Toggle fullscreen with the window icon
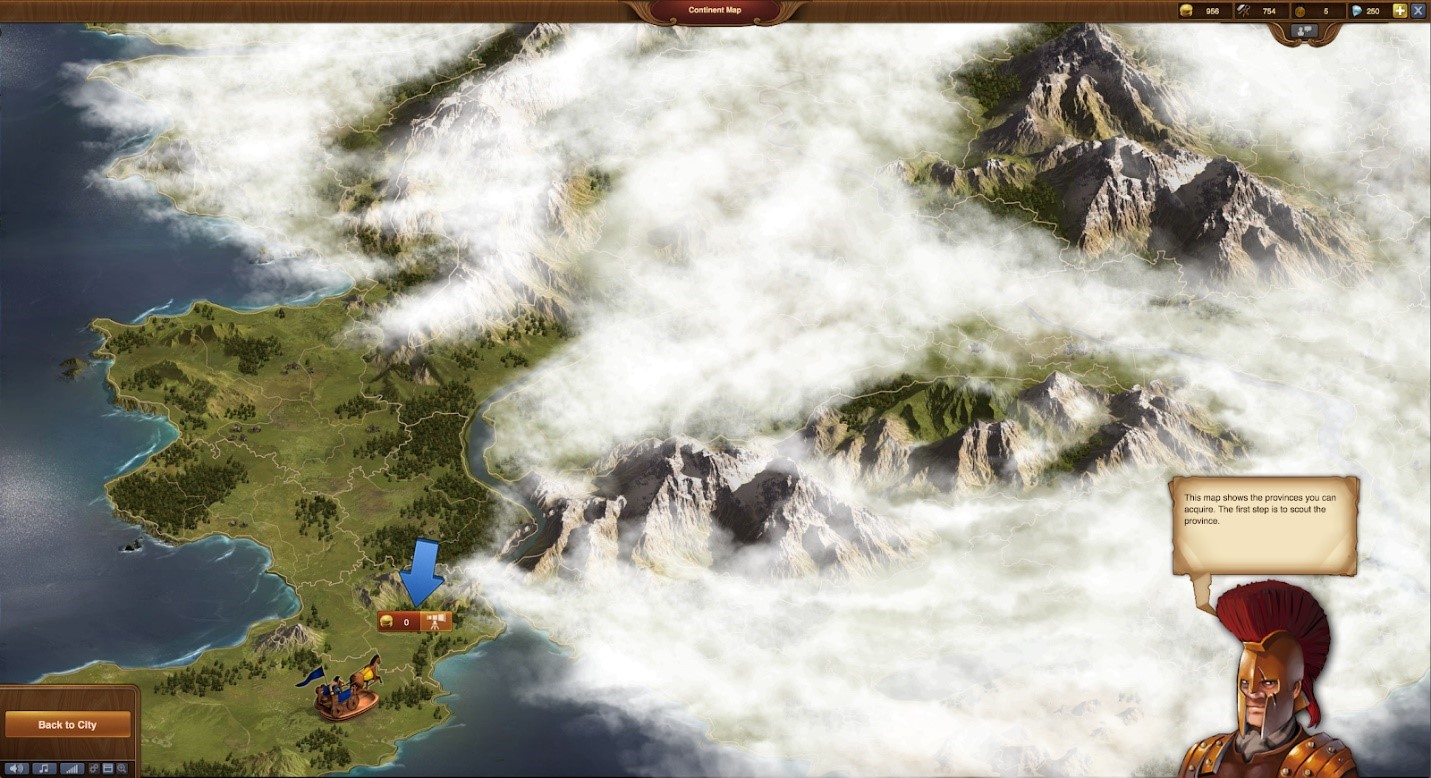1431x778 pixels. (108, 768)
